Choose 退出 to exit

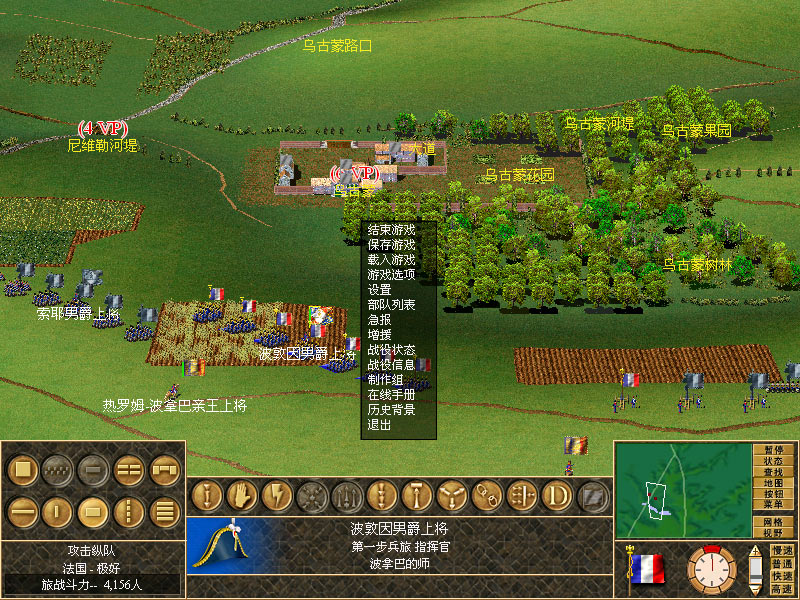point(380,424)
